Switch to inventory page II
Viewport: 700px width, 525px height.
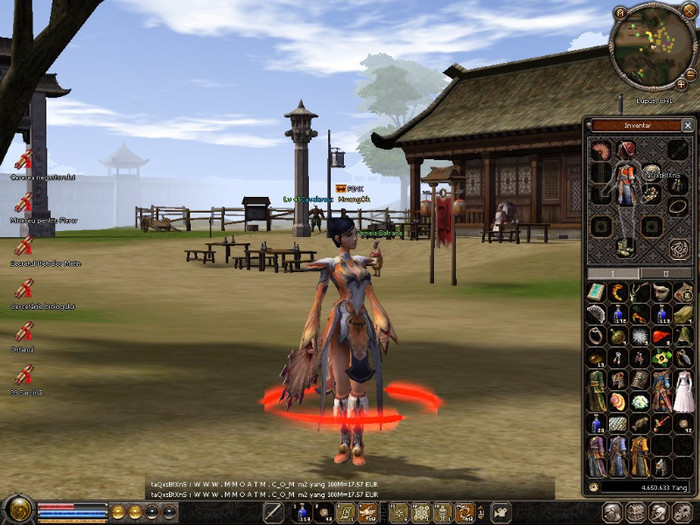pyautogui.click(x=668, y=273)
